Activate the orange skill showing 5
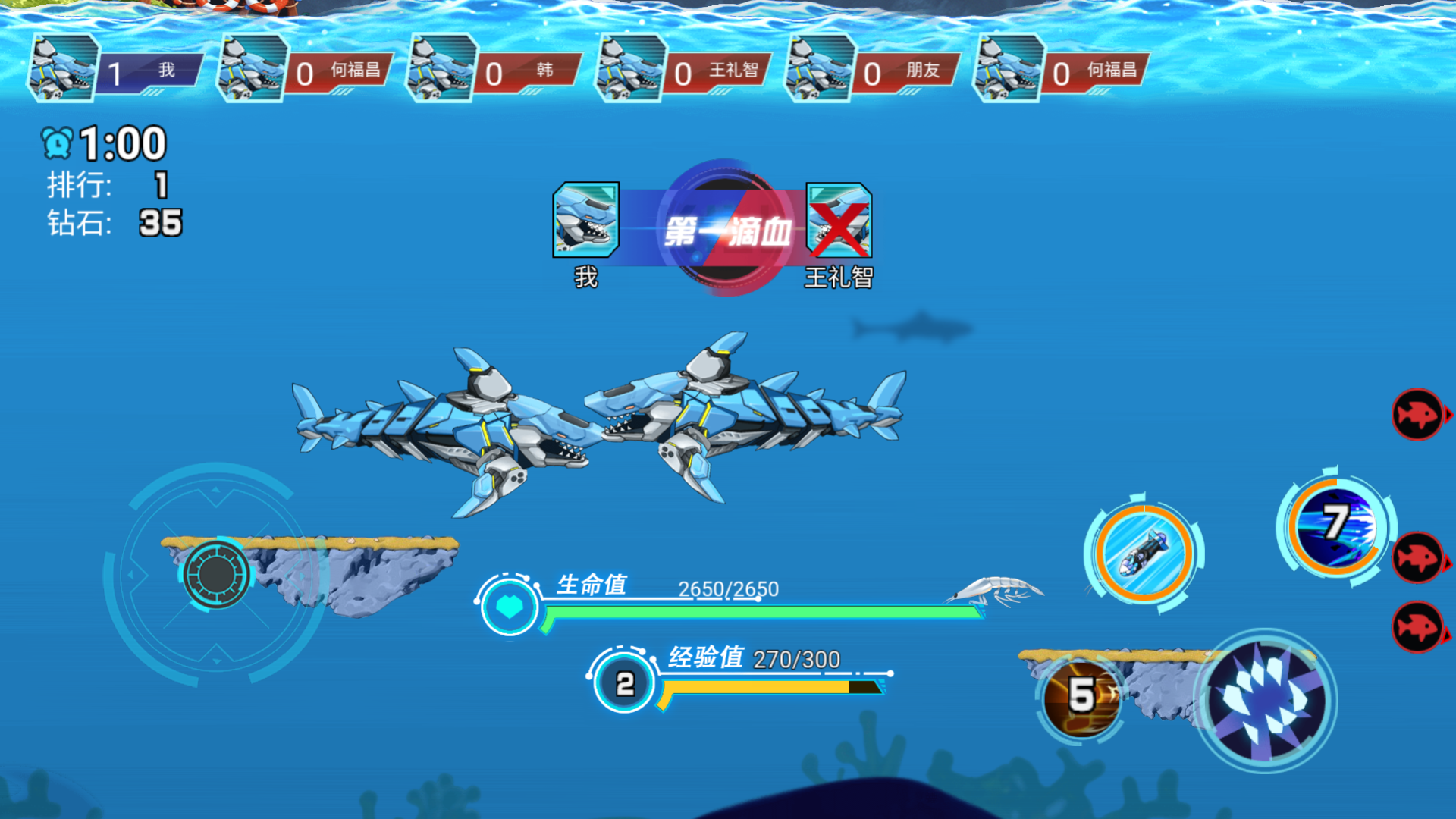The width and height of the screenshot is (1456, 819). point(1081,697)
